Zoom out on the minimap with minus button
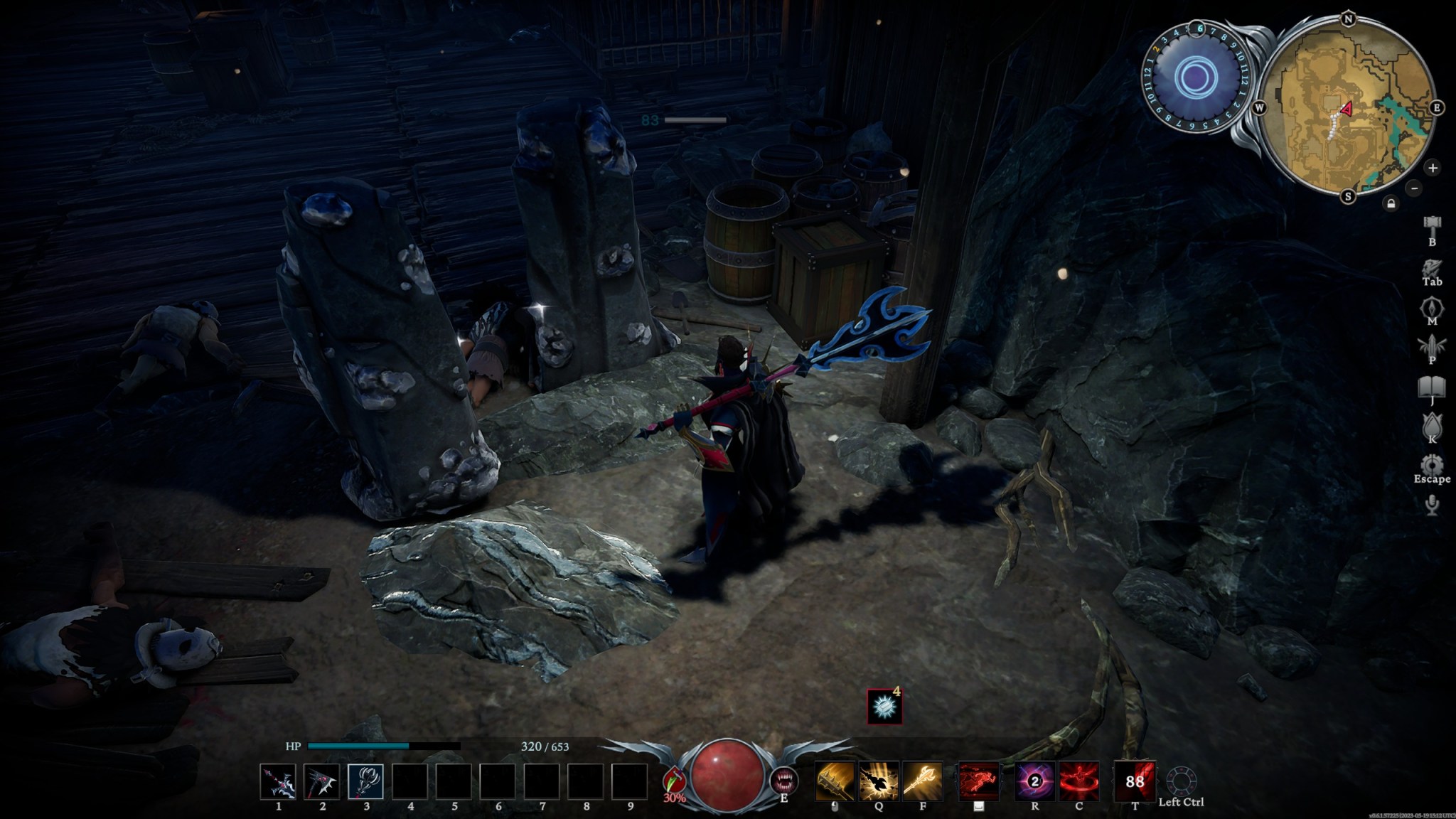The width and height of the screenshot is (1456, 819). (x=1414, y=188)
